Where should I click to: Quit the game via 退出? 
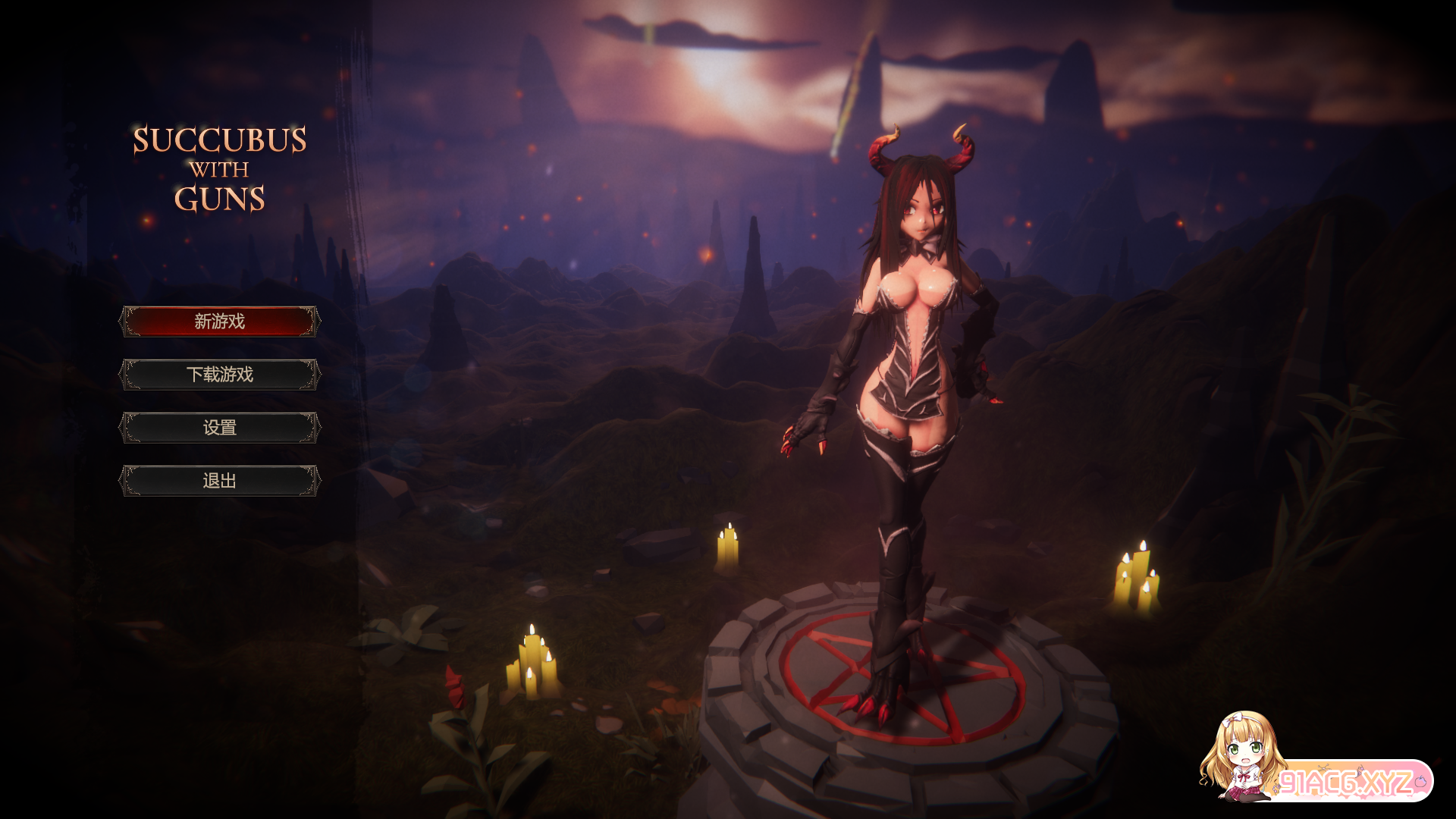pos(220,481)
